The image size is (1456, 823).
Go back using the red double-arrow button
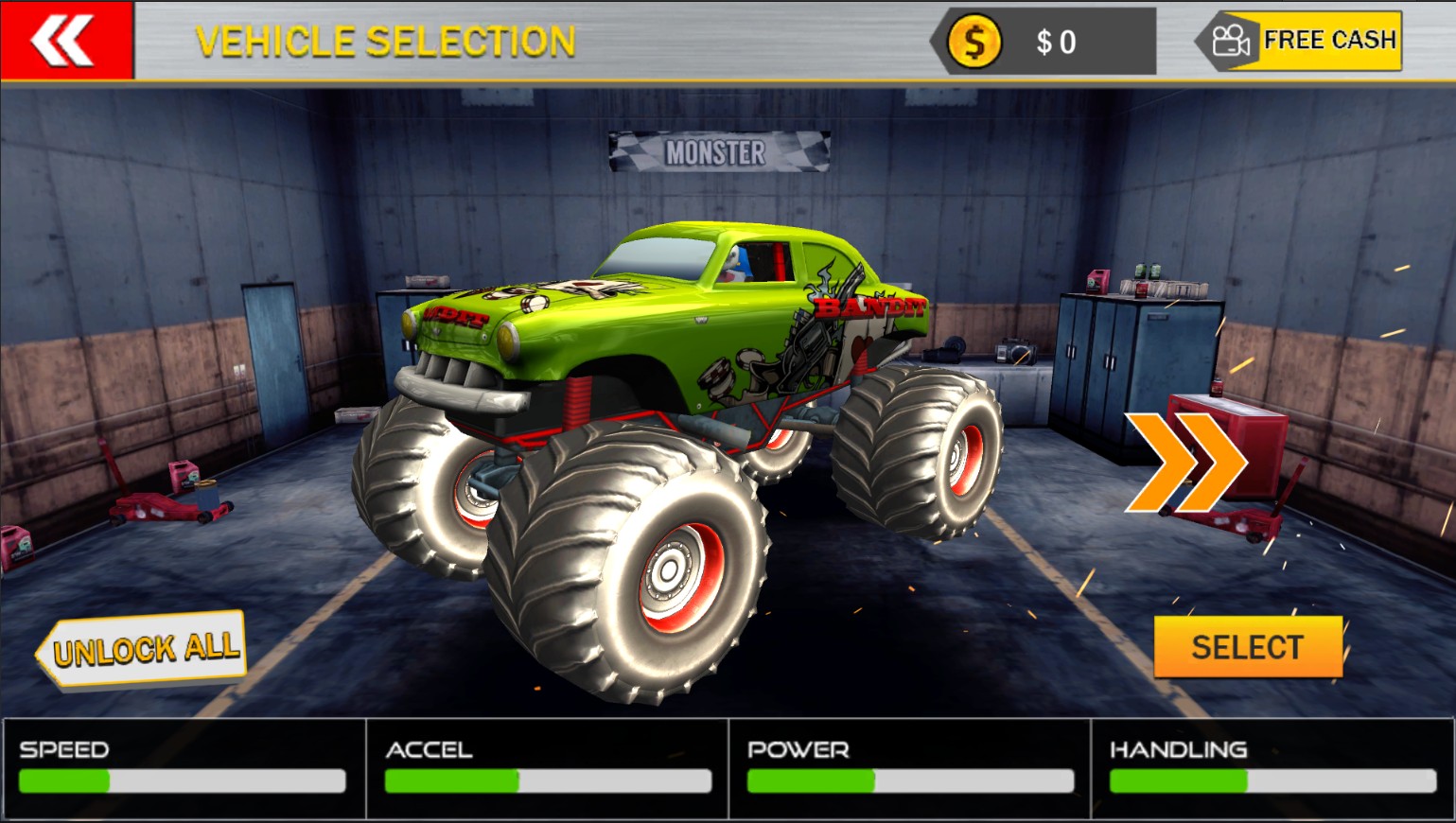coord(65,41)
